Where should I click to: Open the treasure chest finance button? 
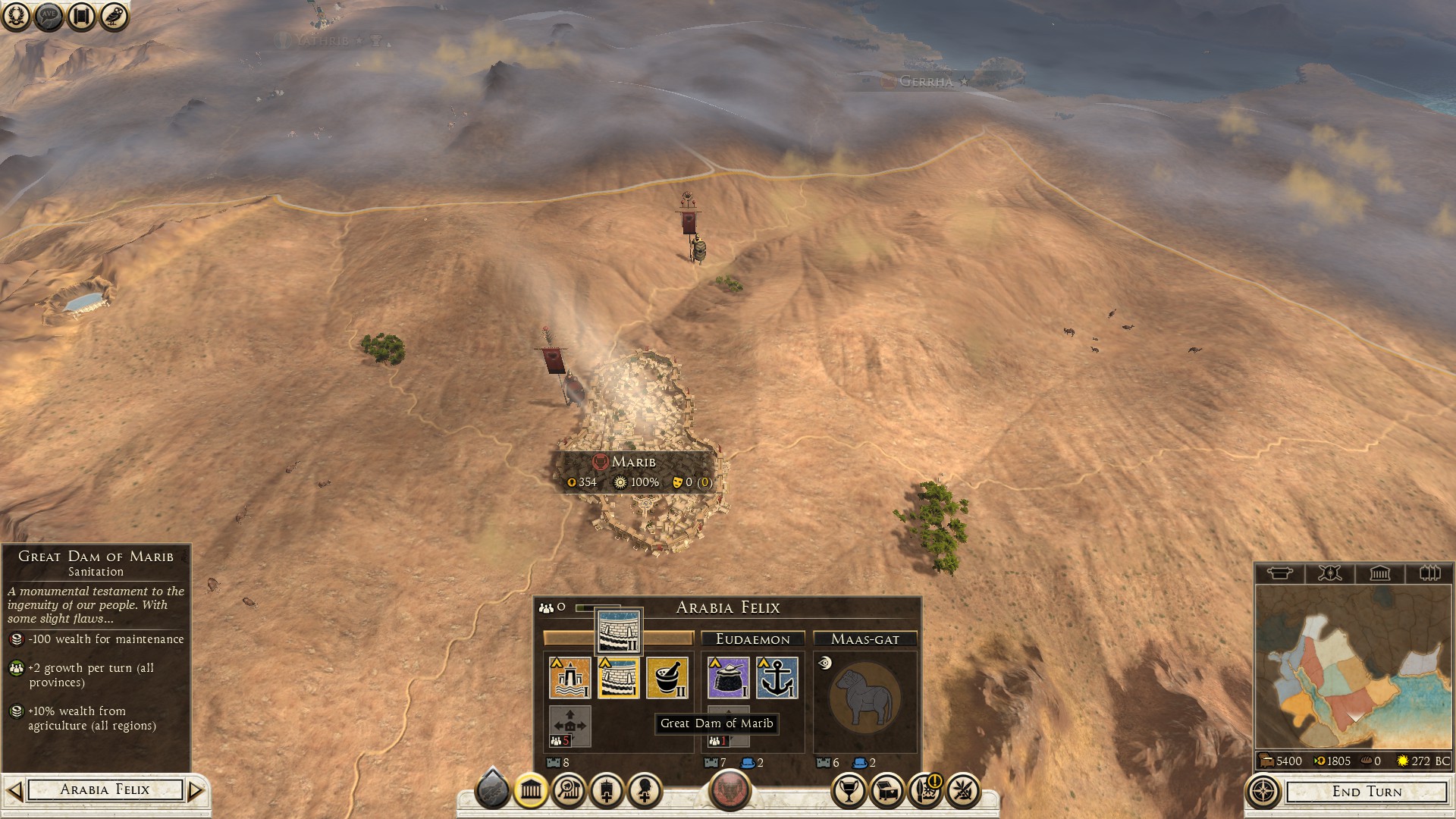coord(887,791)
